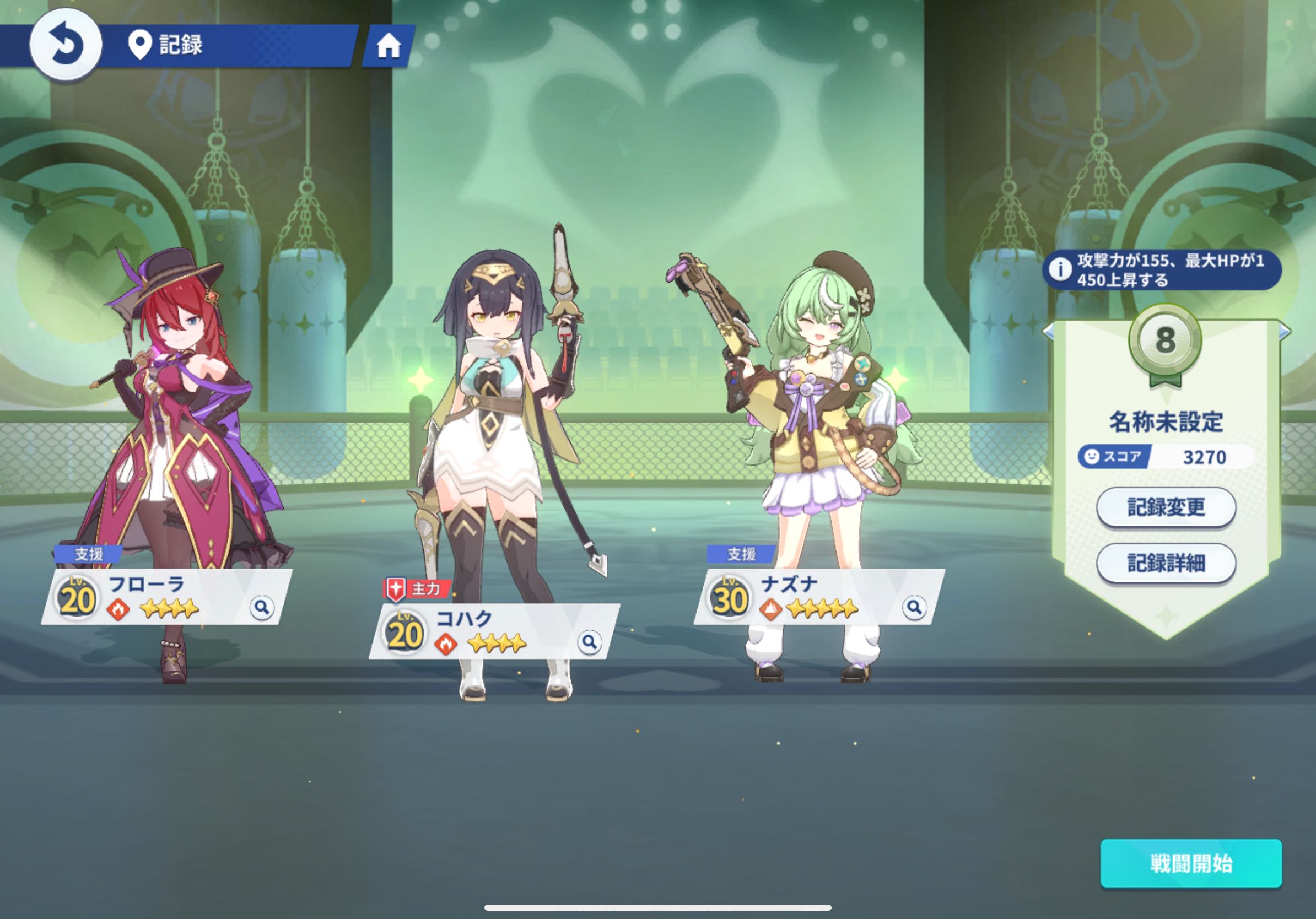
Task: Inspect コハク with her magnifier icon
Action: [589, 642]
